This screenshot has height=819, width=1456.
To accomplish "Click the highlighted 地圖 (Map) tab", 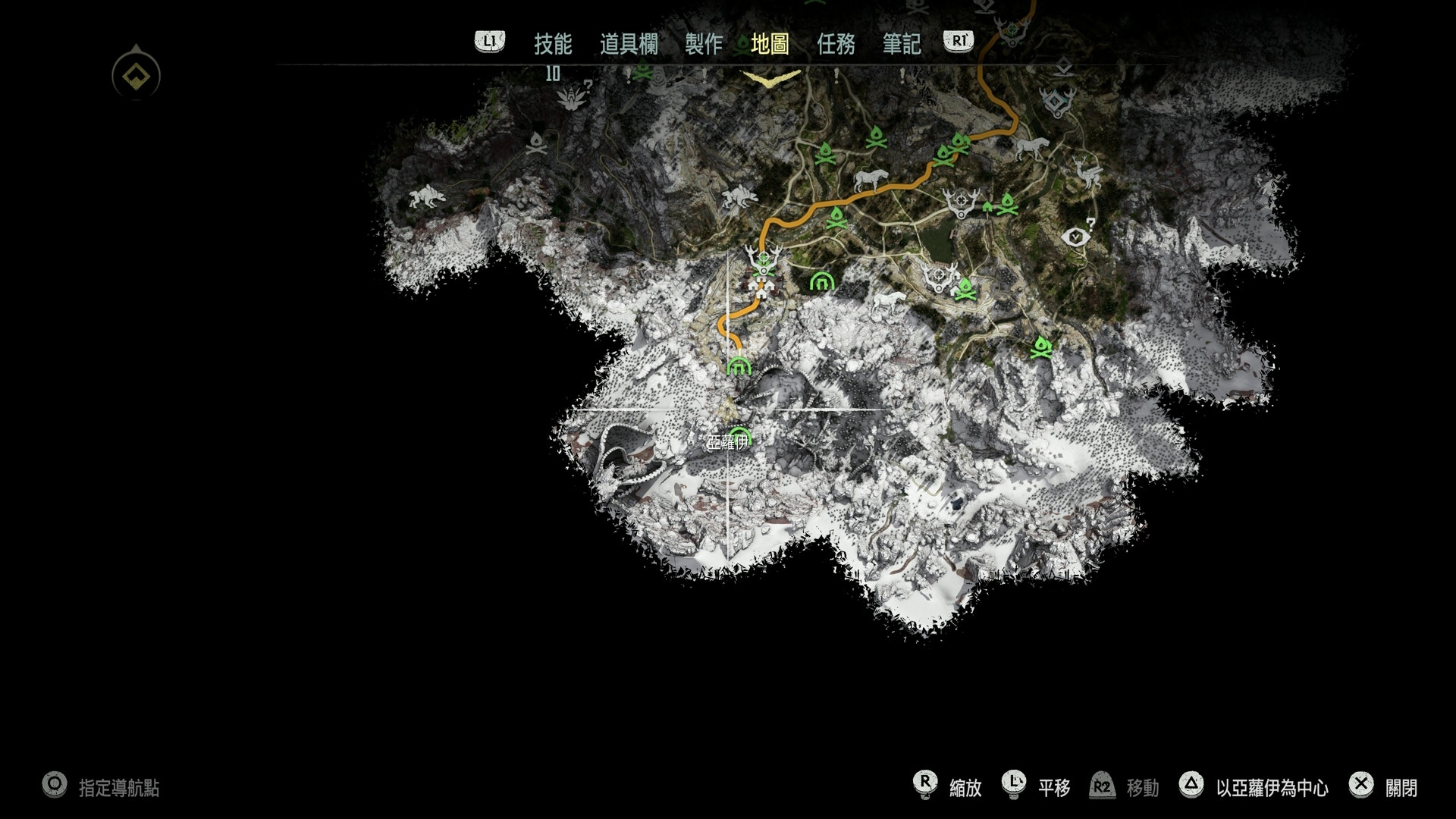I will pyautogui.click(x=770, y=44).
